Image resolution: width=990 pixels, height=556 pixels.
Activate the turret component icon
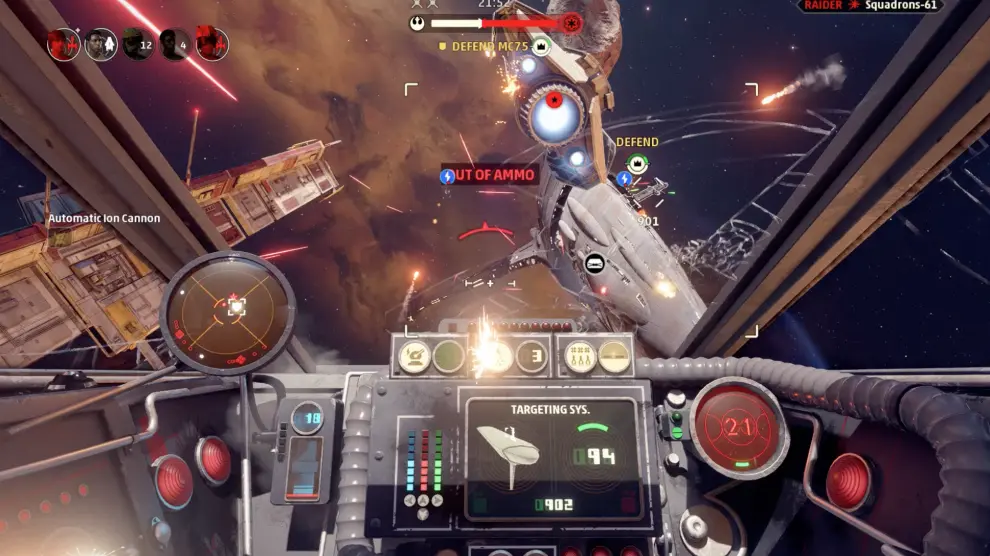(413, 355)
